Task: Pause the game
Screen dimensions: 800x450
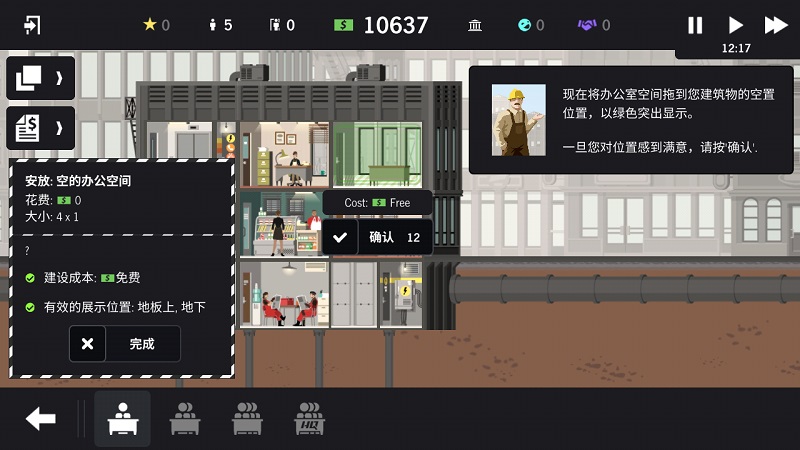Action: pos(695,25)
